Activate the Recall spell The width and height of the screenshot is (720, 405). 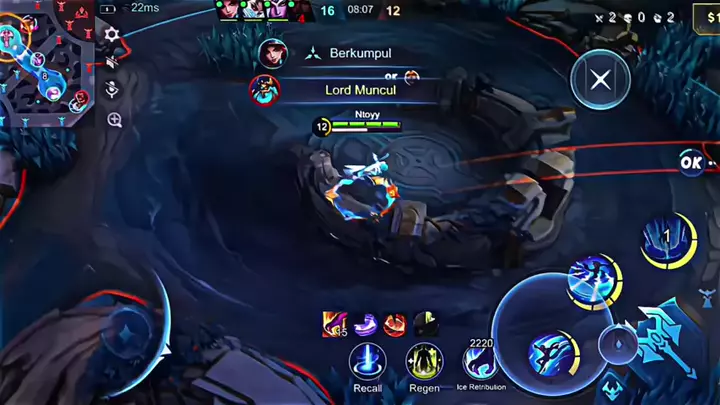[368, 361]
